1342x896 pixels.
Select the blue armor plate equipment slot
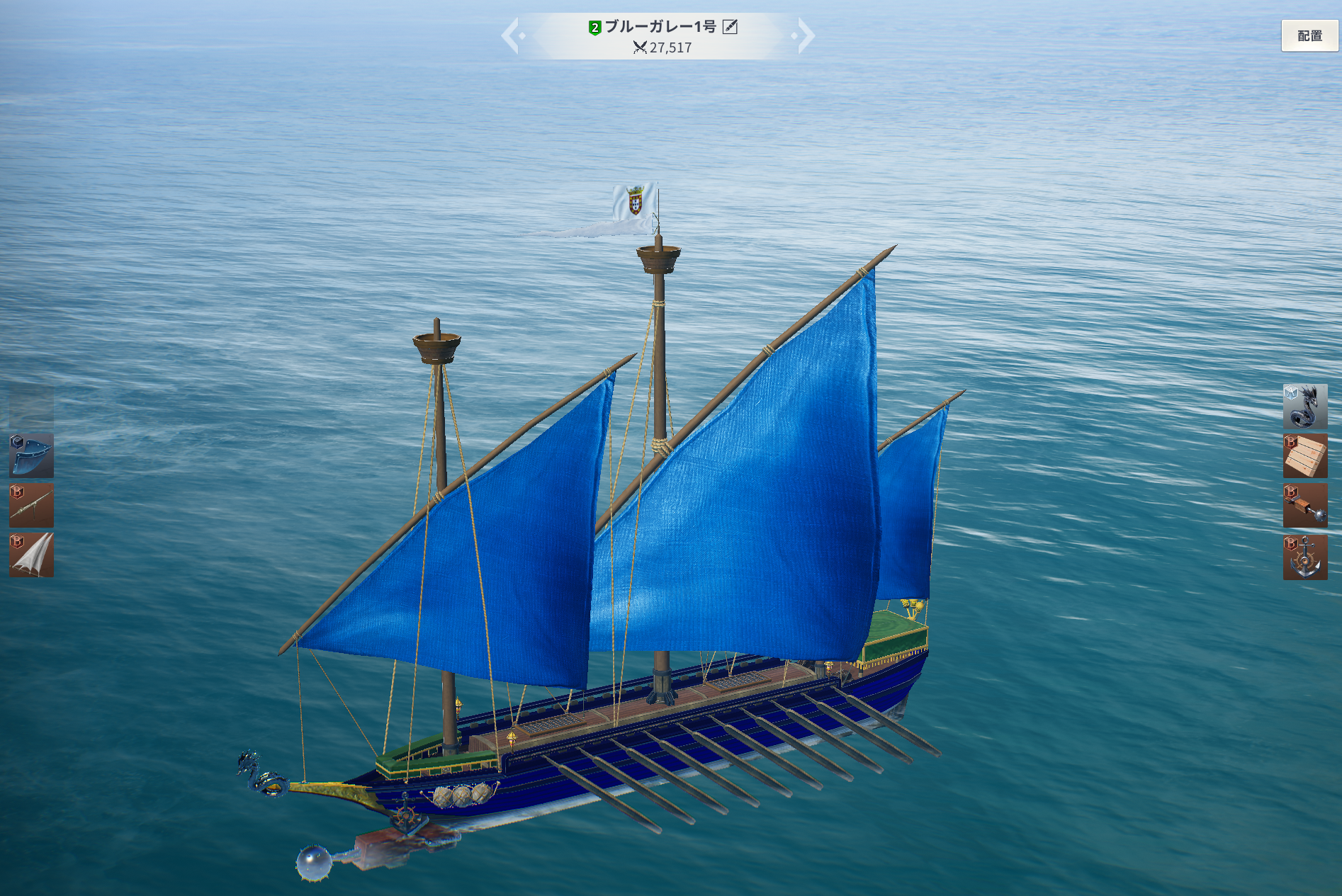[x=31, y=455]
